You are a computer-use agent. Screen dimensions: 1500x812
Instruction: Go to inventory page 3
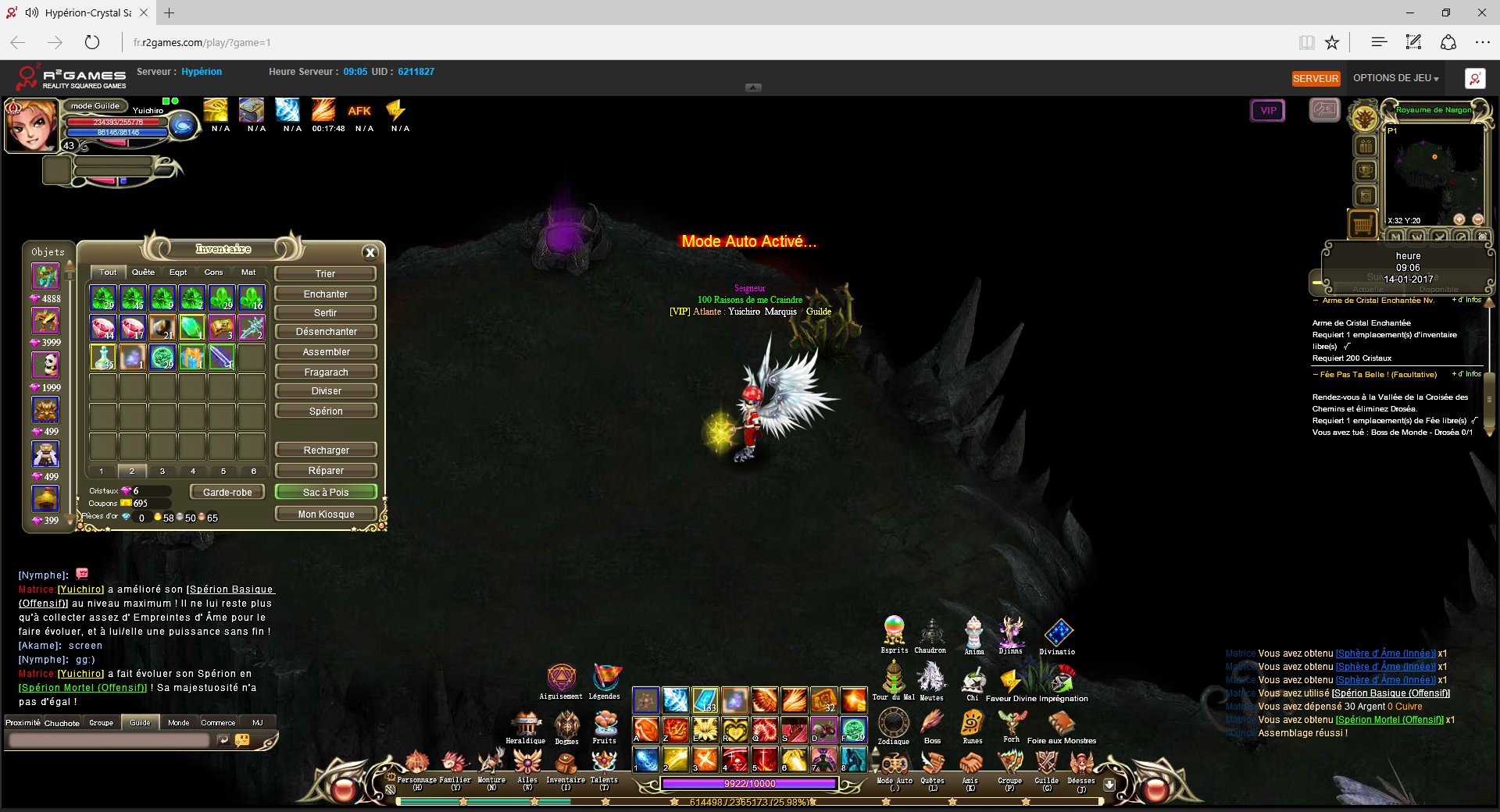(x=162, y=472)
